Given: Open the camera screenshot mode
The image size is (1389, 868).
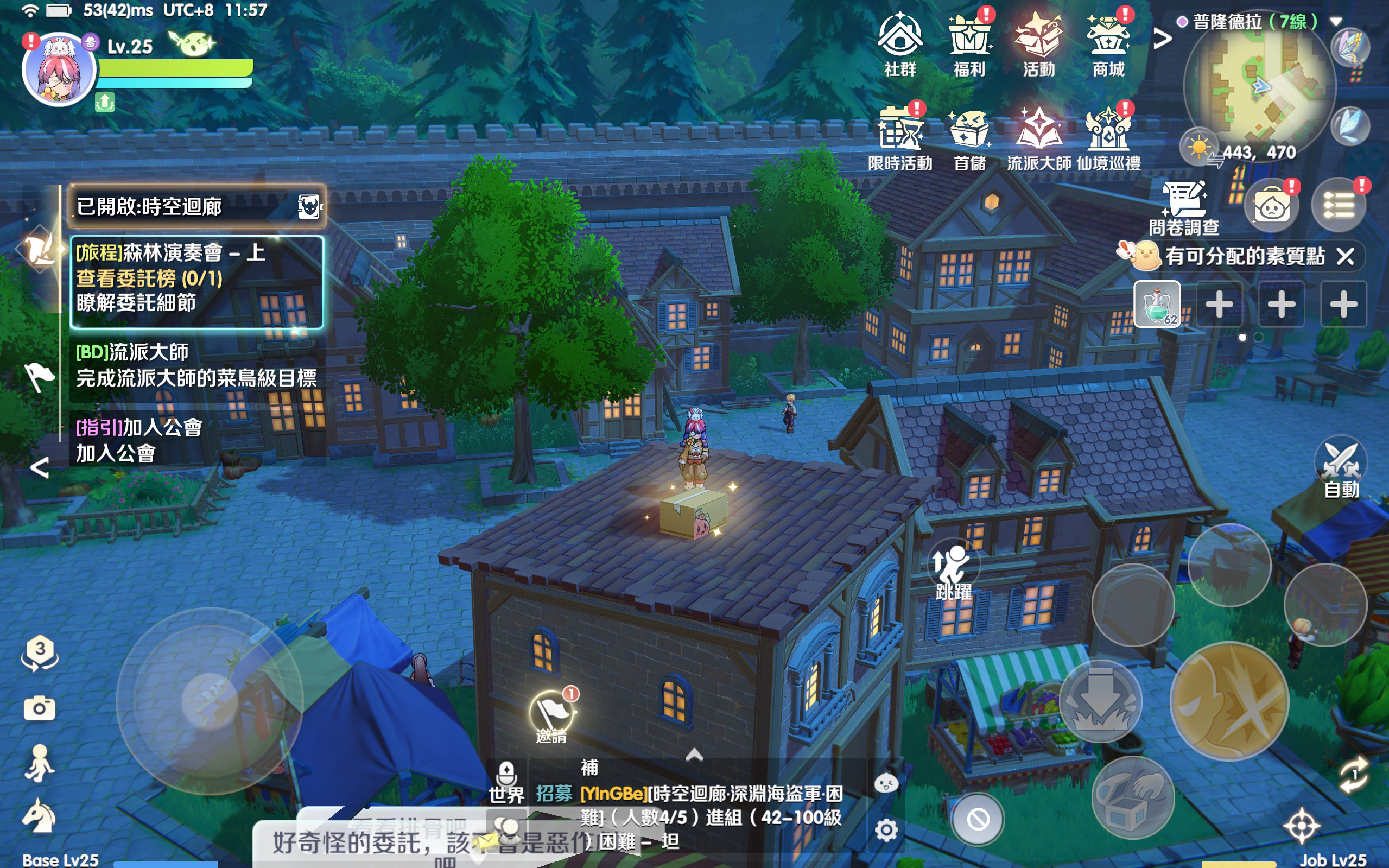Looking at the screenshot, I should pos(39,708).
